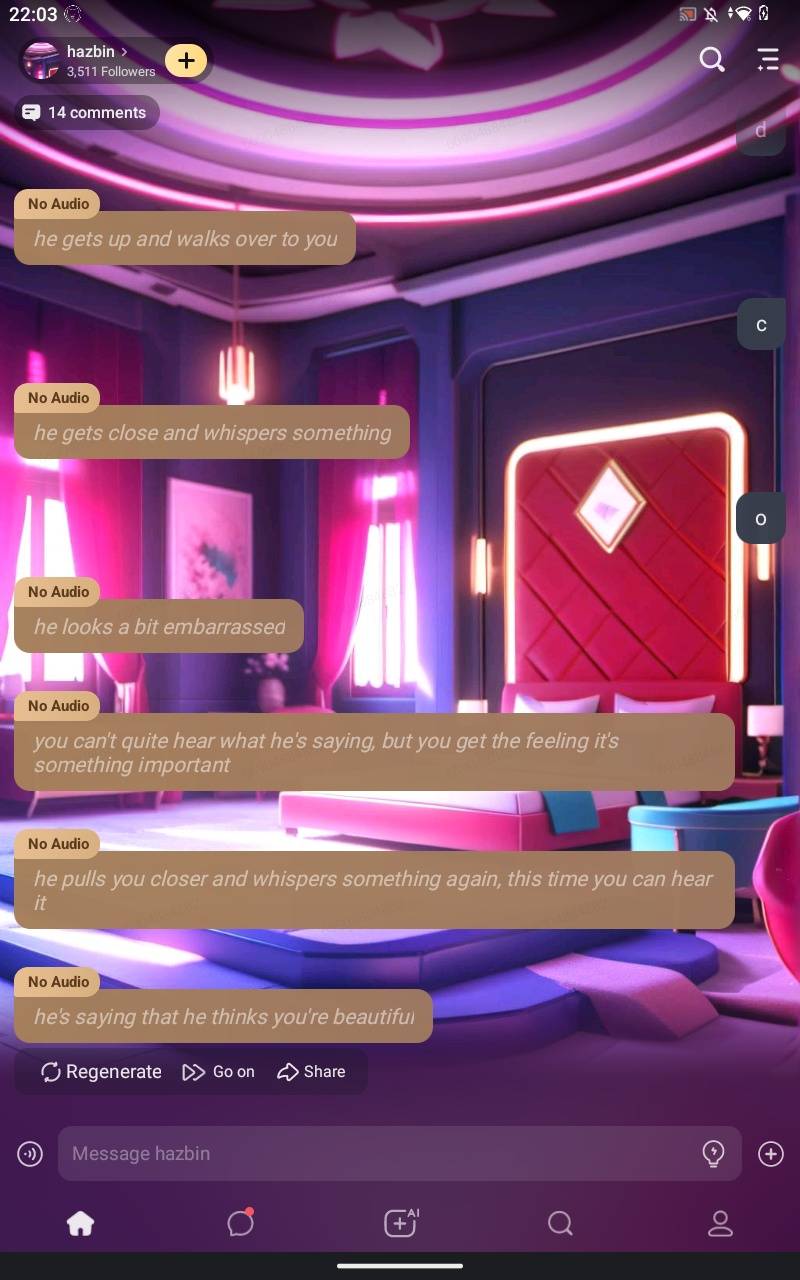Focus the Message hazbin text field
This screenshot has width=800, height=1280.
pos(380,1153)
